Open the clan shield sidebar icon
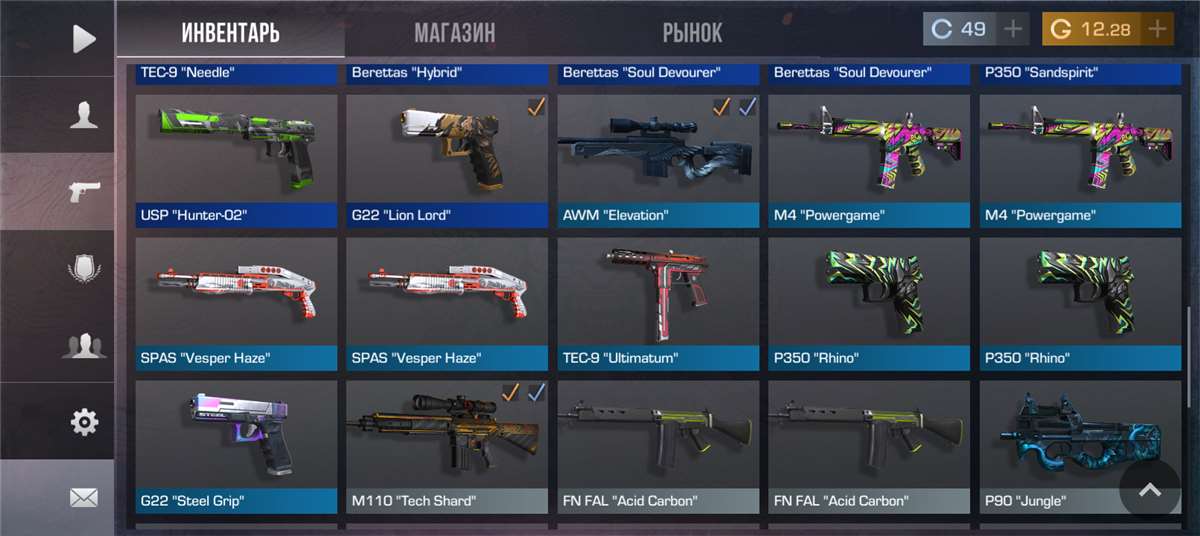This screenshot has height=536, width=1200. pos(84,269)
